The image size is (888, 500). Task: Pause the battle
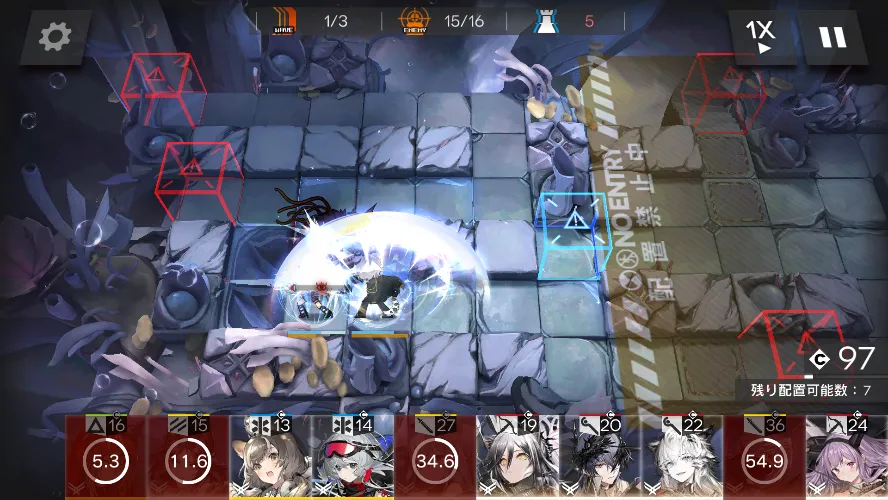tap(831, 38)
